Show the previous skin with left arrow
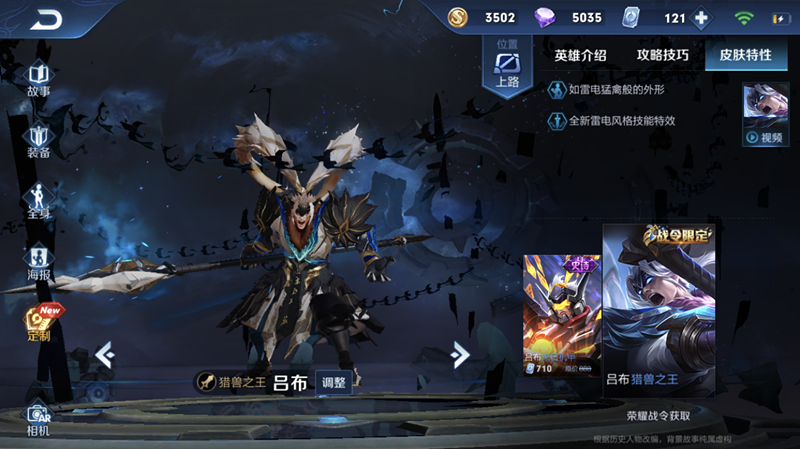The height and width of the screenshot is (449, 800). pyautogui.click(x=104, y=353)
